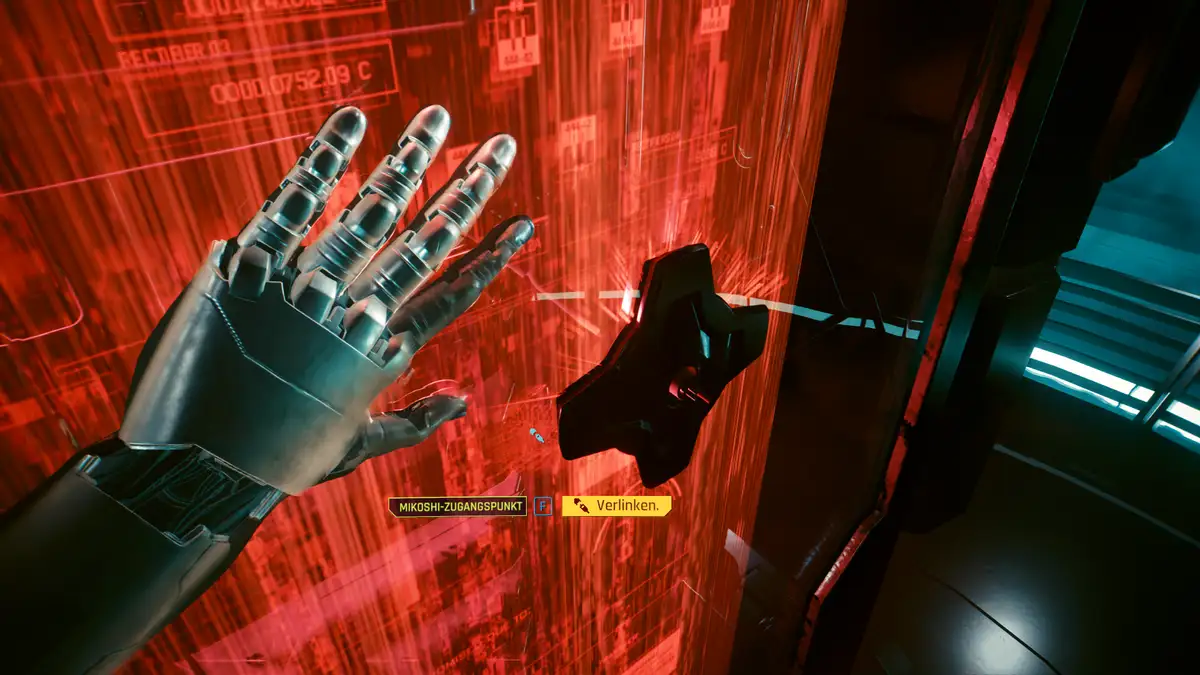Choose the Verlinken interaction option
Viewport: 1200px width, 675px height.
(616, 506)
